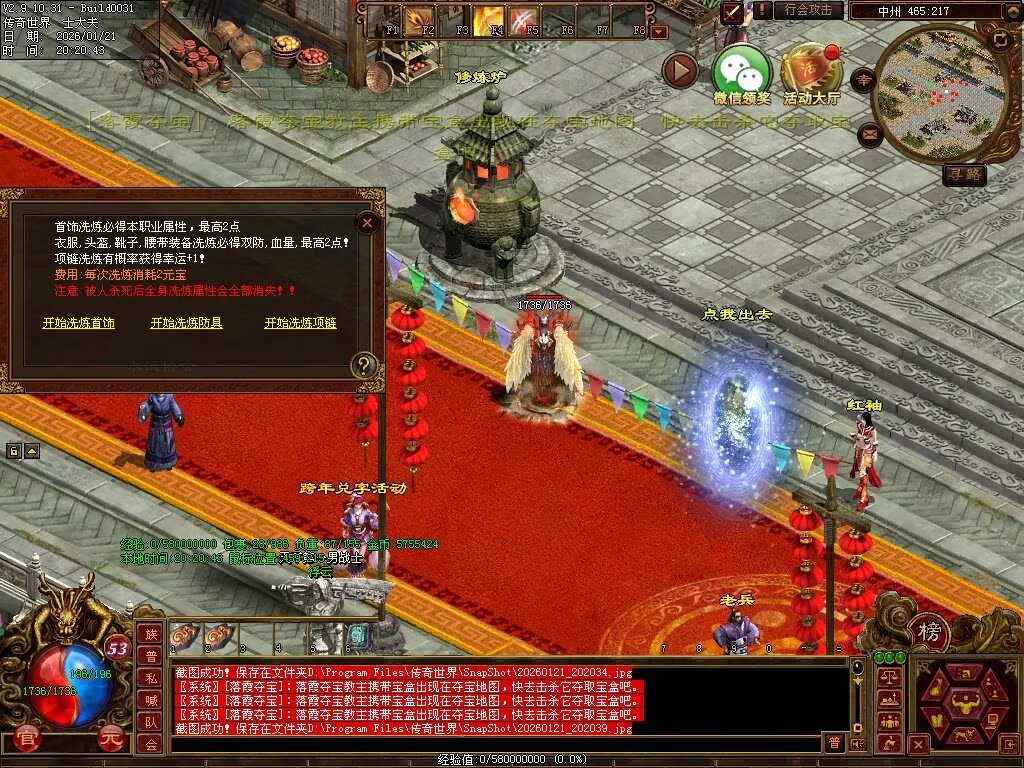Click the red 元 orb button
Viewport: 1024px width, 768px height.
pos(111,741)
